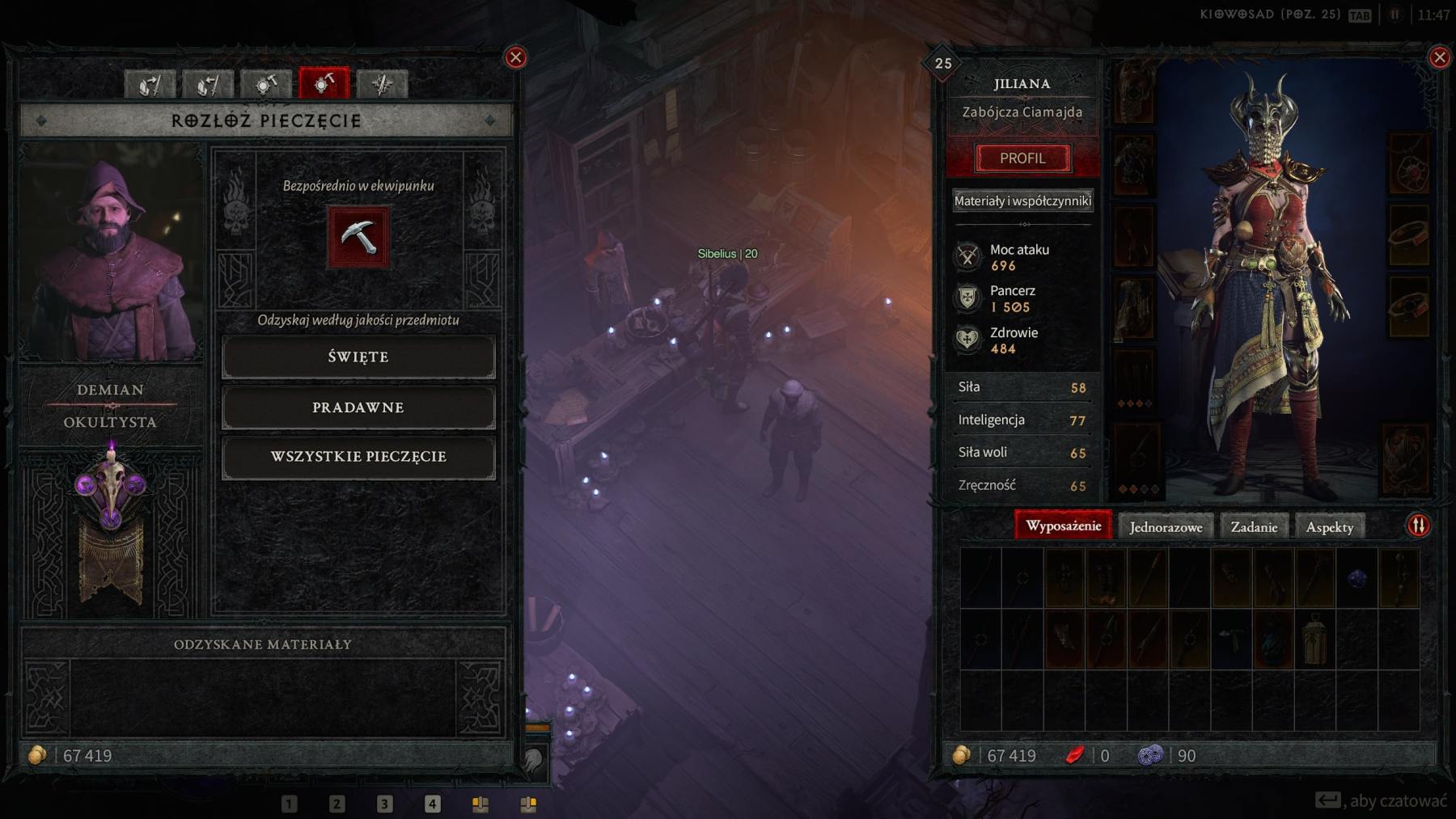
Task: Select the Zadanie tab
Action: pos(1255,526)
